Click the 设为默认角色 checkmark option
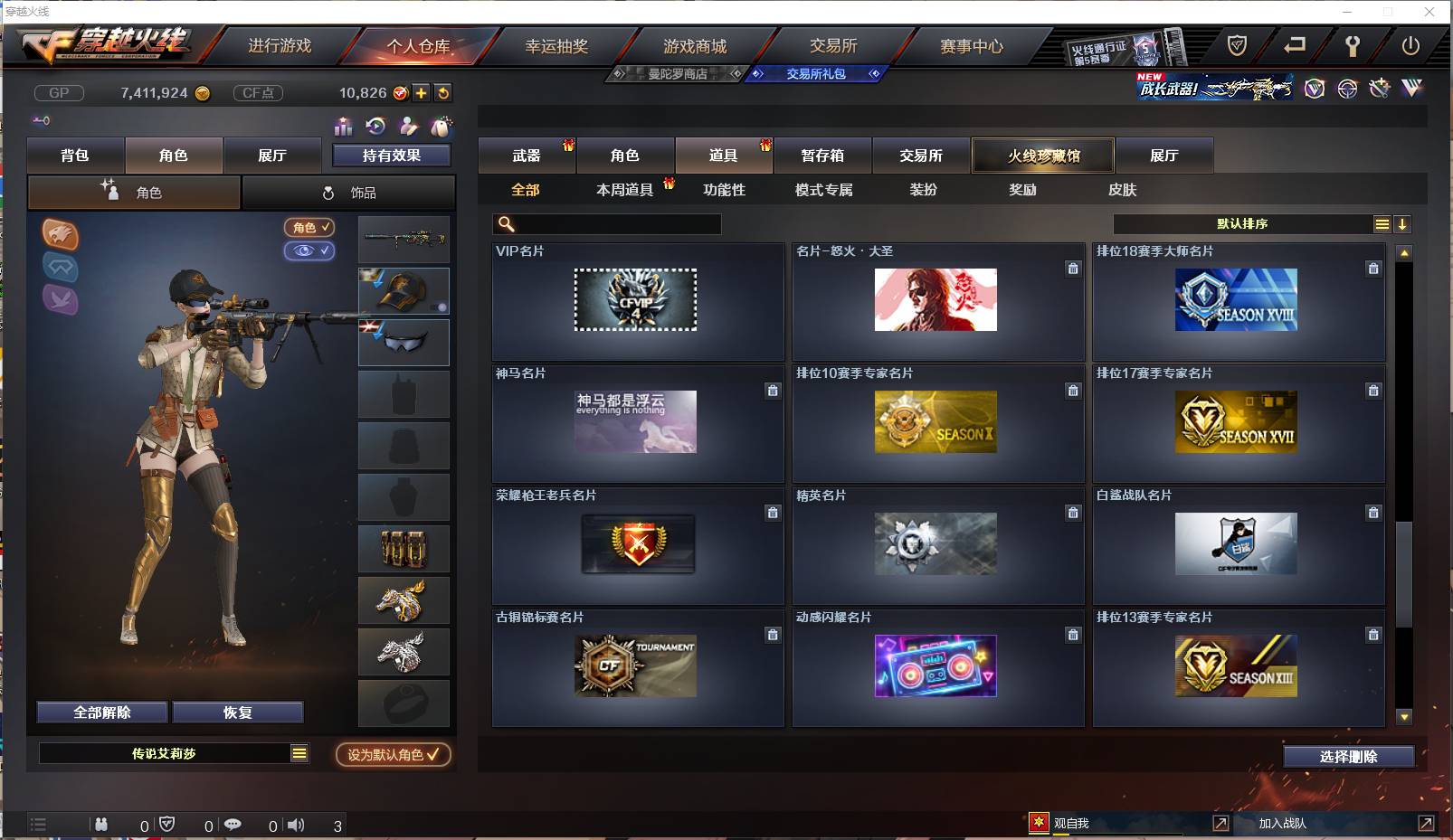 pos(391,756)
